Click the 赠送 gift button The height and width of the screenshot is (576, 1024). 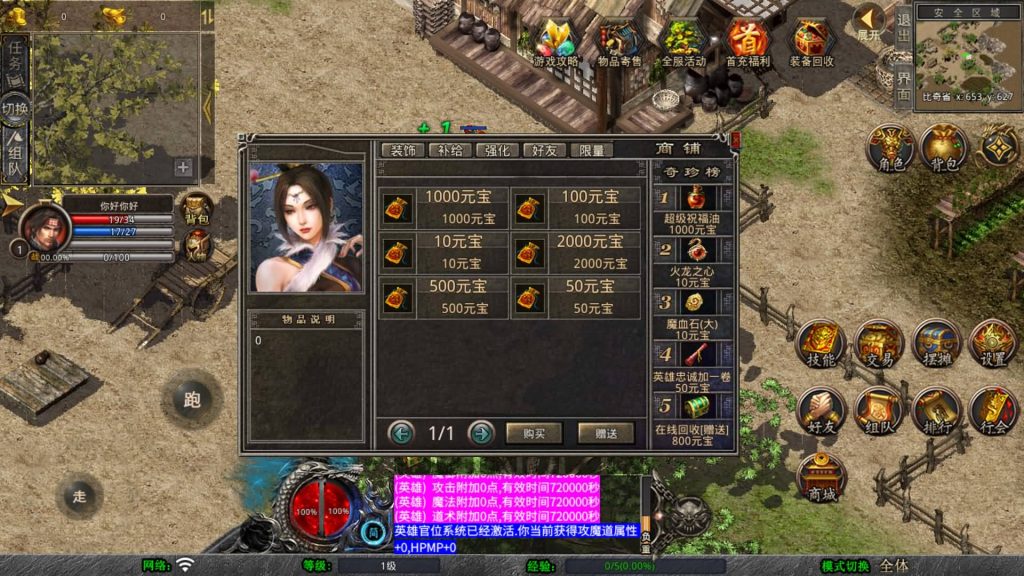pos(605,433)
